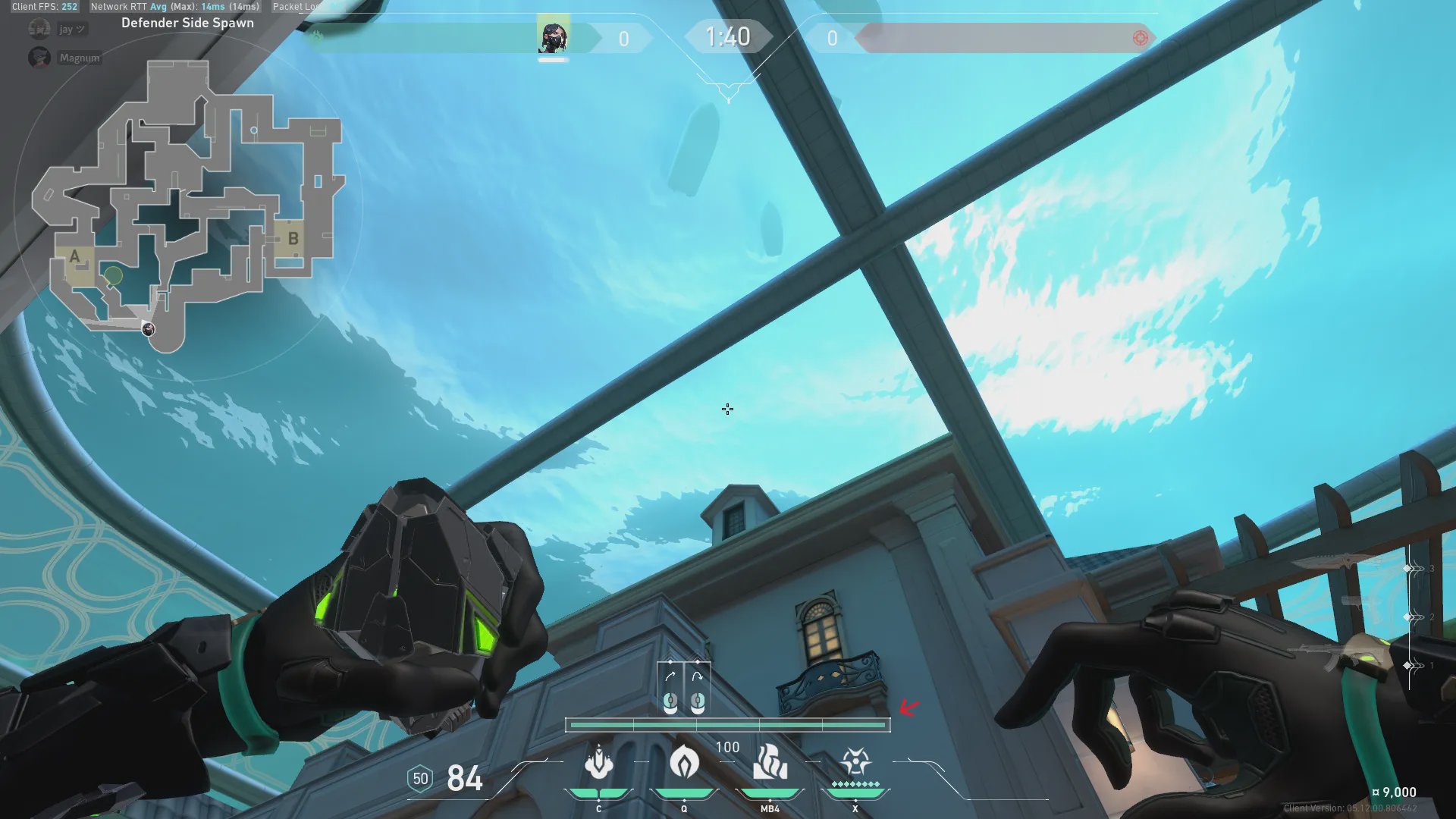Activate the Viper's Pit ultimate icon
Screen dimensions: 1456x819
[x=855, y=761]
